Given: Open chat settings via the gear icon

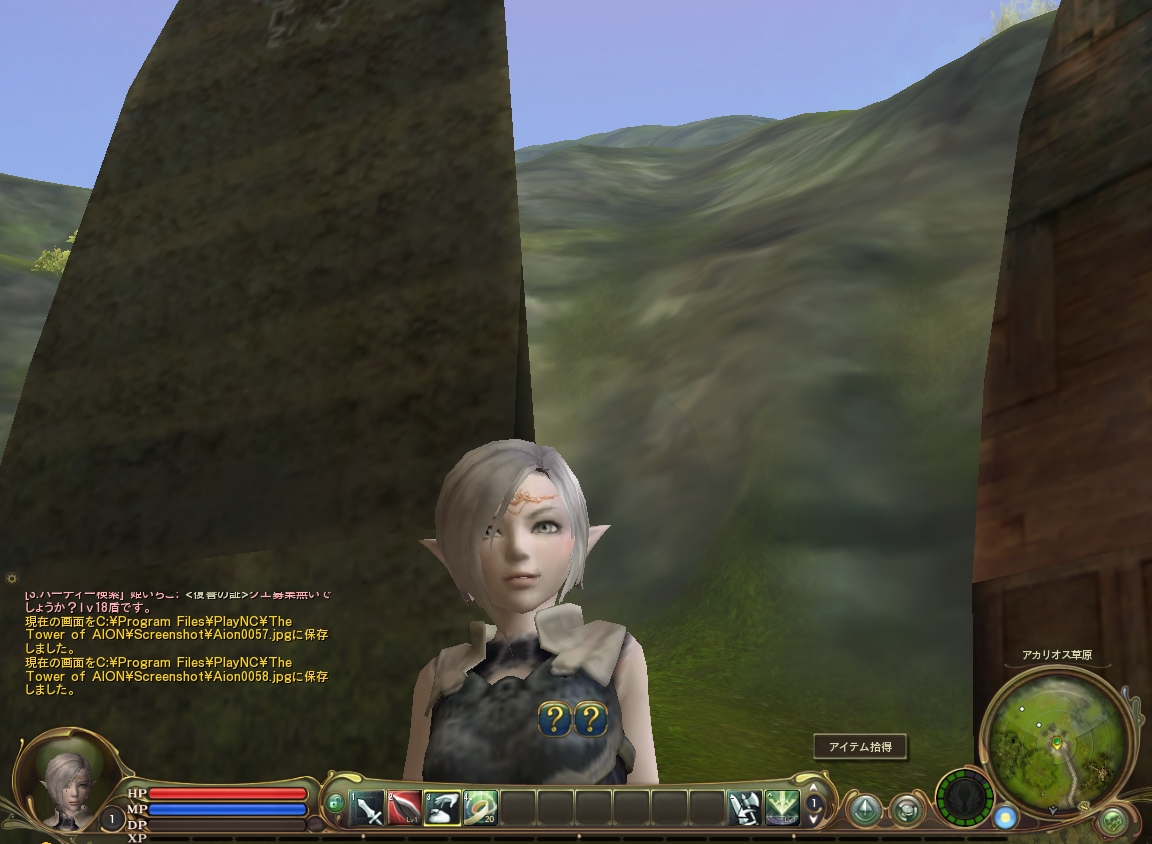Looking at the screenshot, I should (x=11, y=579).
